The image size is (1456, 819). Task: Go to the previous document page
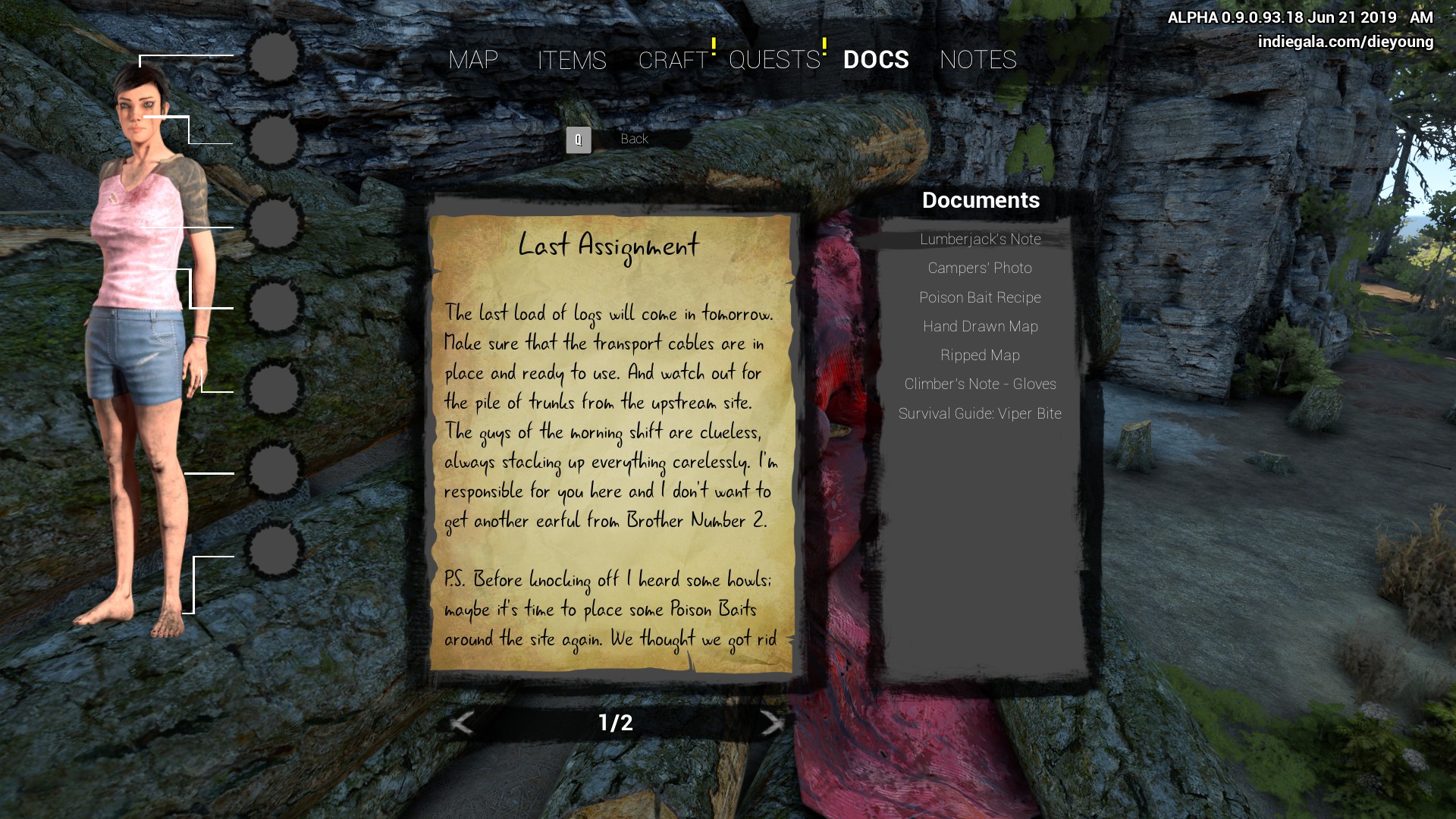click(462, 723)
